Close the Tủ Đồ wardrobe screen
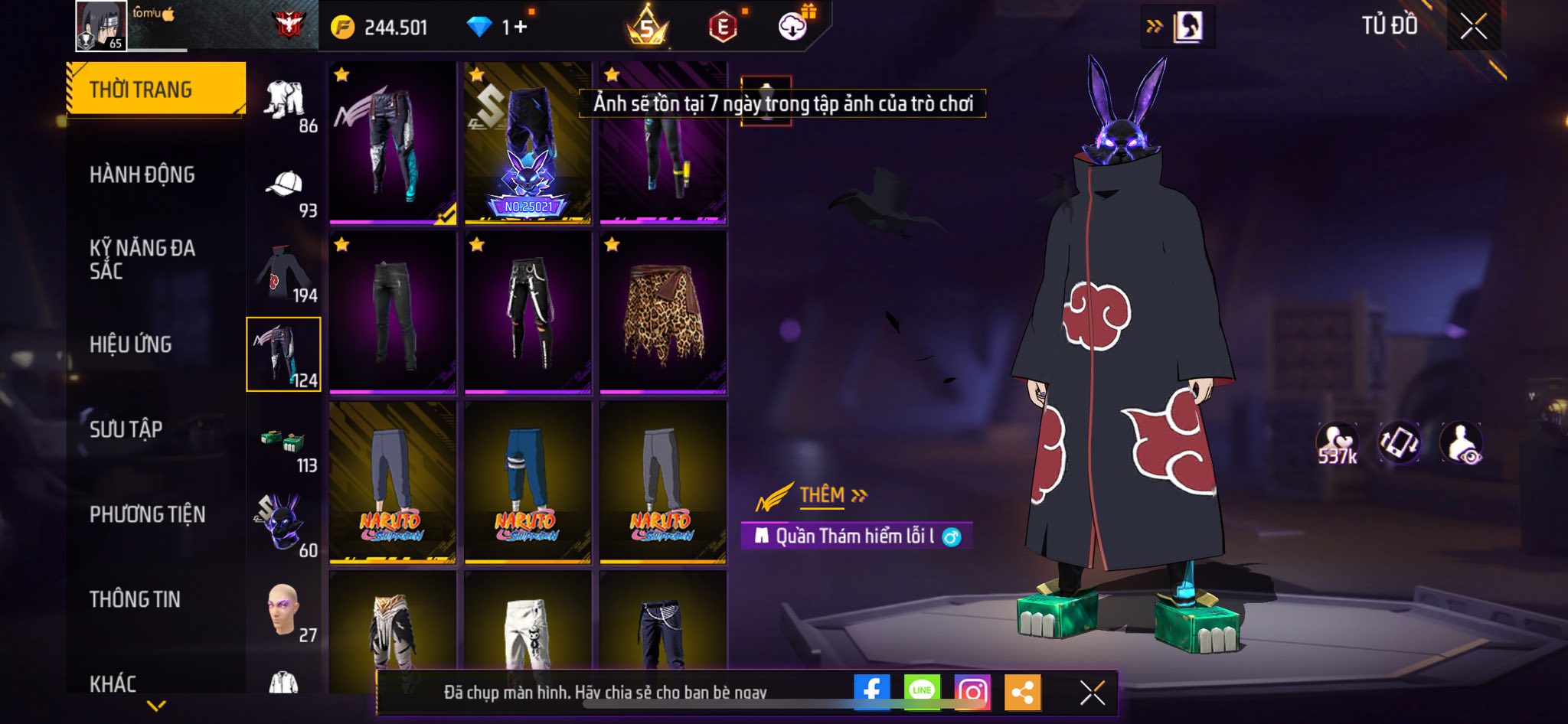The image size is (1568, 724). pyautogui.click(x=1473, y=27)
